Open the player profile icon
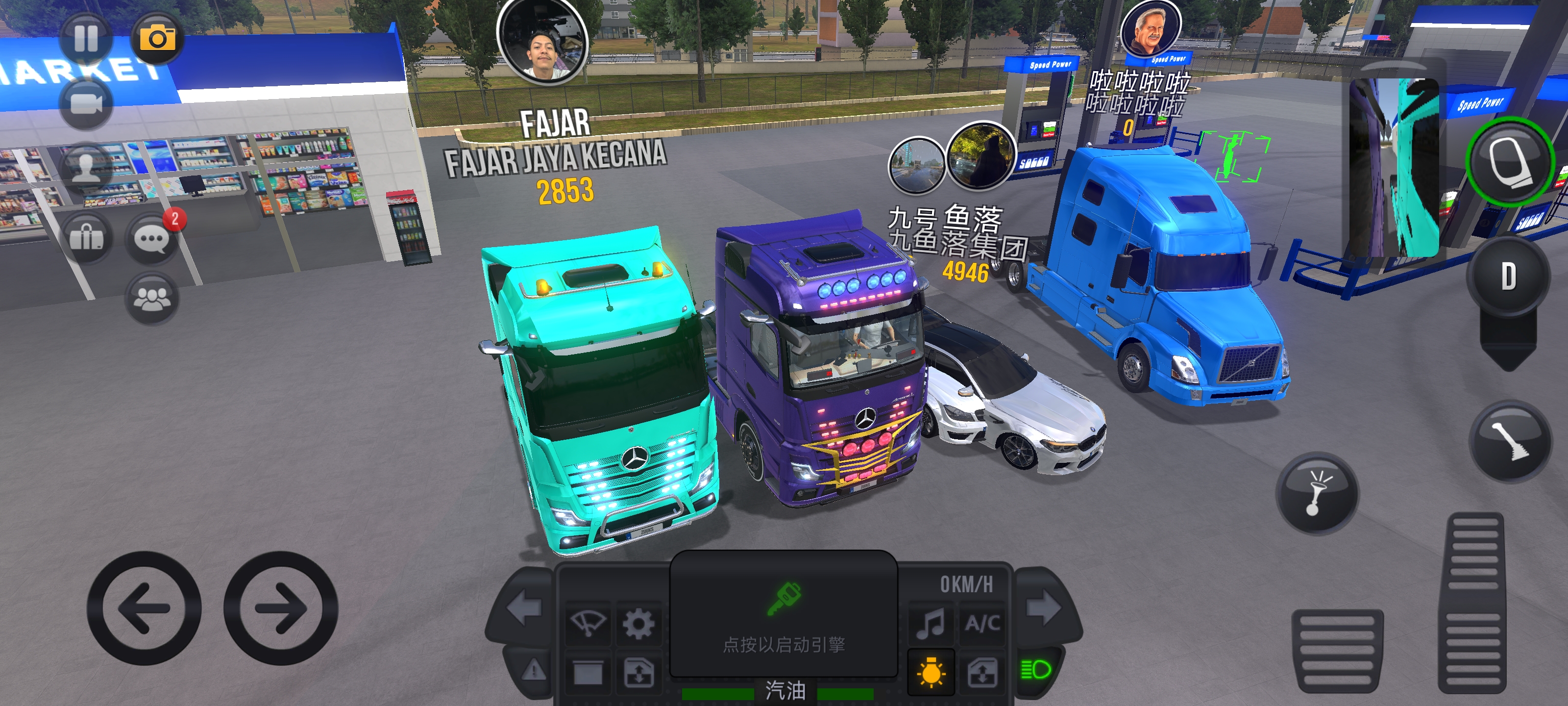Image resolution: width=1568 pixels, height=706 pixels. coord(86,168)
